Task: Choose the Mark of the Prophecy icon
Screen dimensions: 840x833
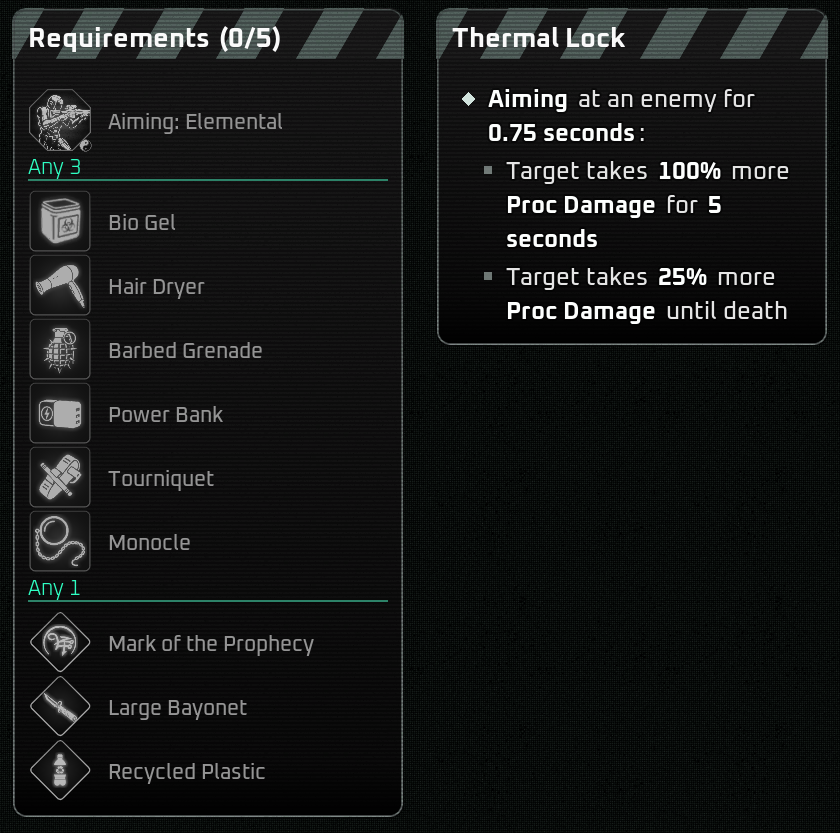Action: 60,643
